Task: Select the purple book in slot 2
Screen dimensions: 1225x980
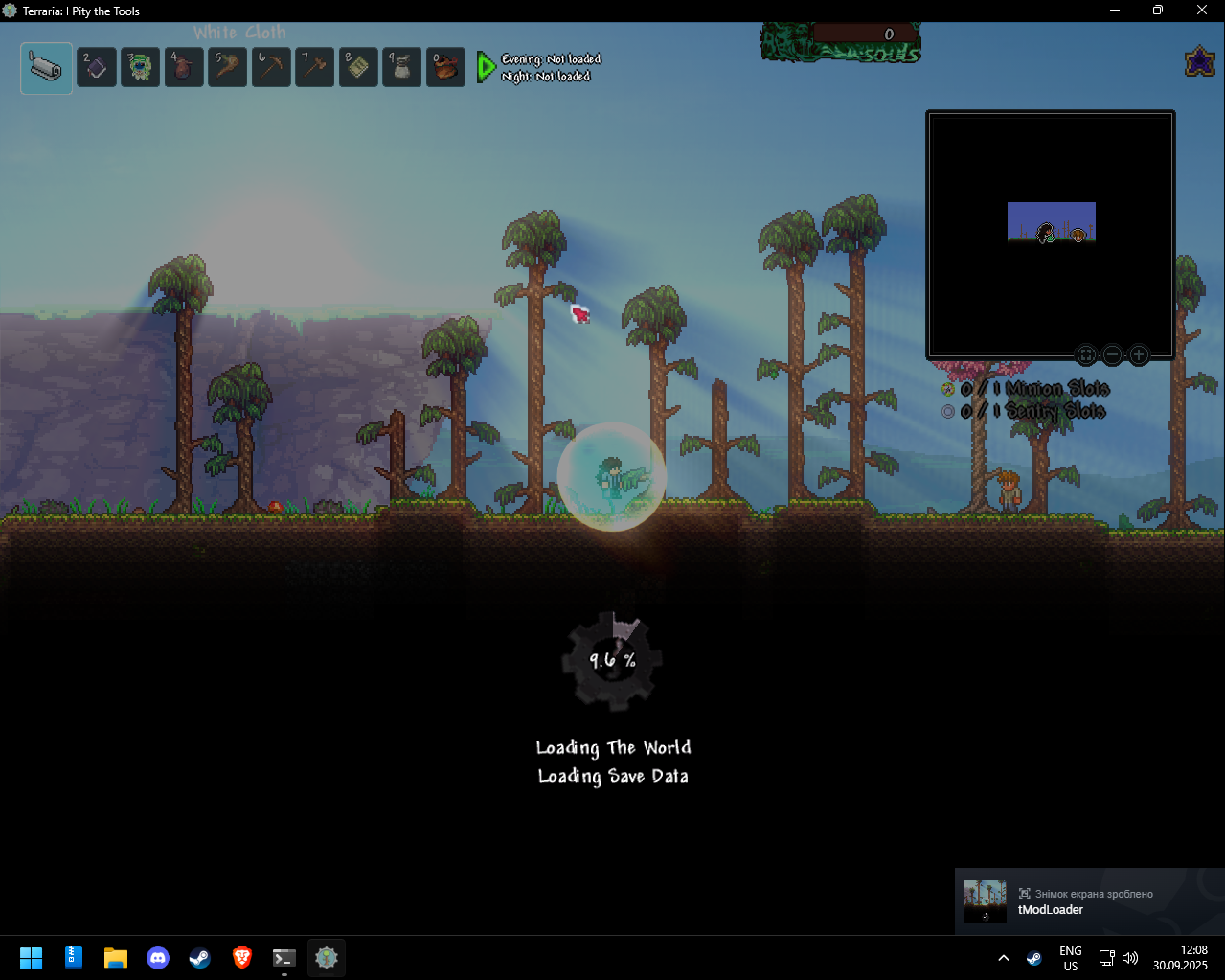Action: coord(97,68)
